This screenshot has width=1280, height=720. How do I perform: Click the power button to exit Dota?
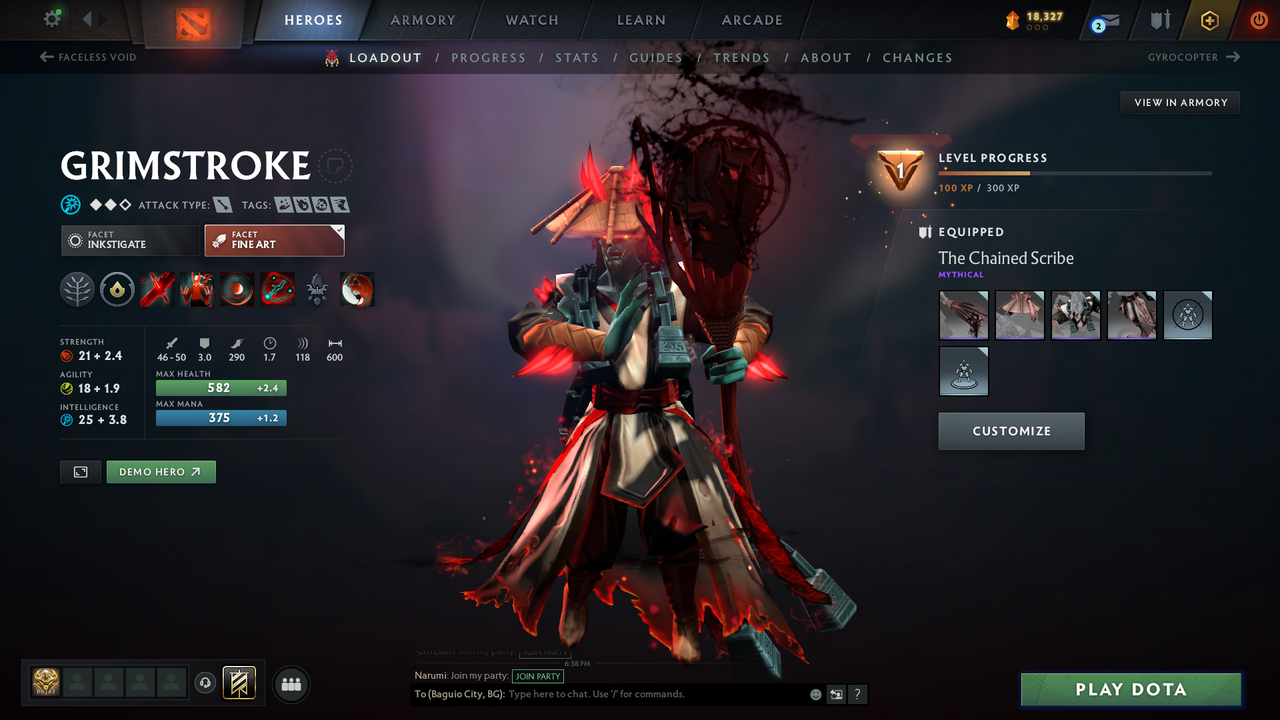tap(1258, 20)
